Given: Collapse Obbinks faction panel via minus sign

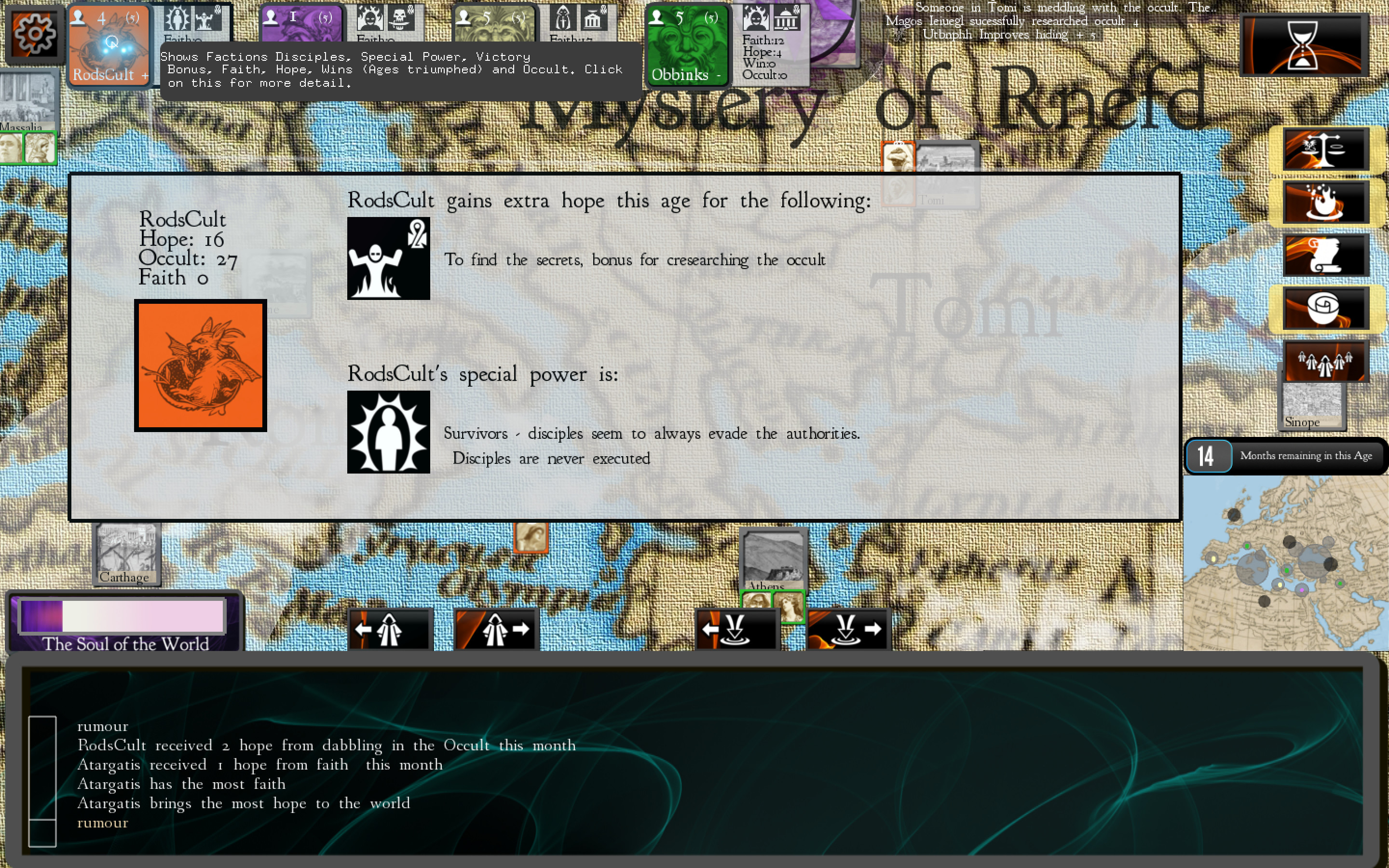Looking at the screenshot, I should (x=718, y=75).
